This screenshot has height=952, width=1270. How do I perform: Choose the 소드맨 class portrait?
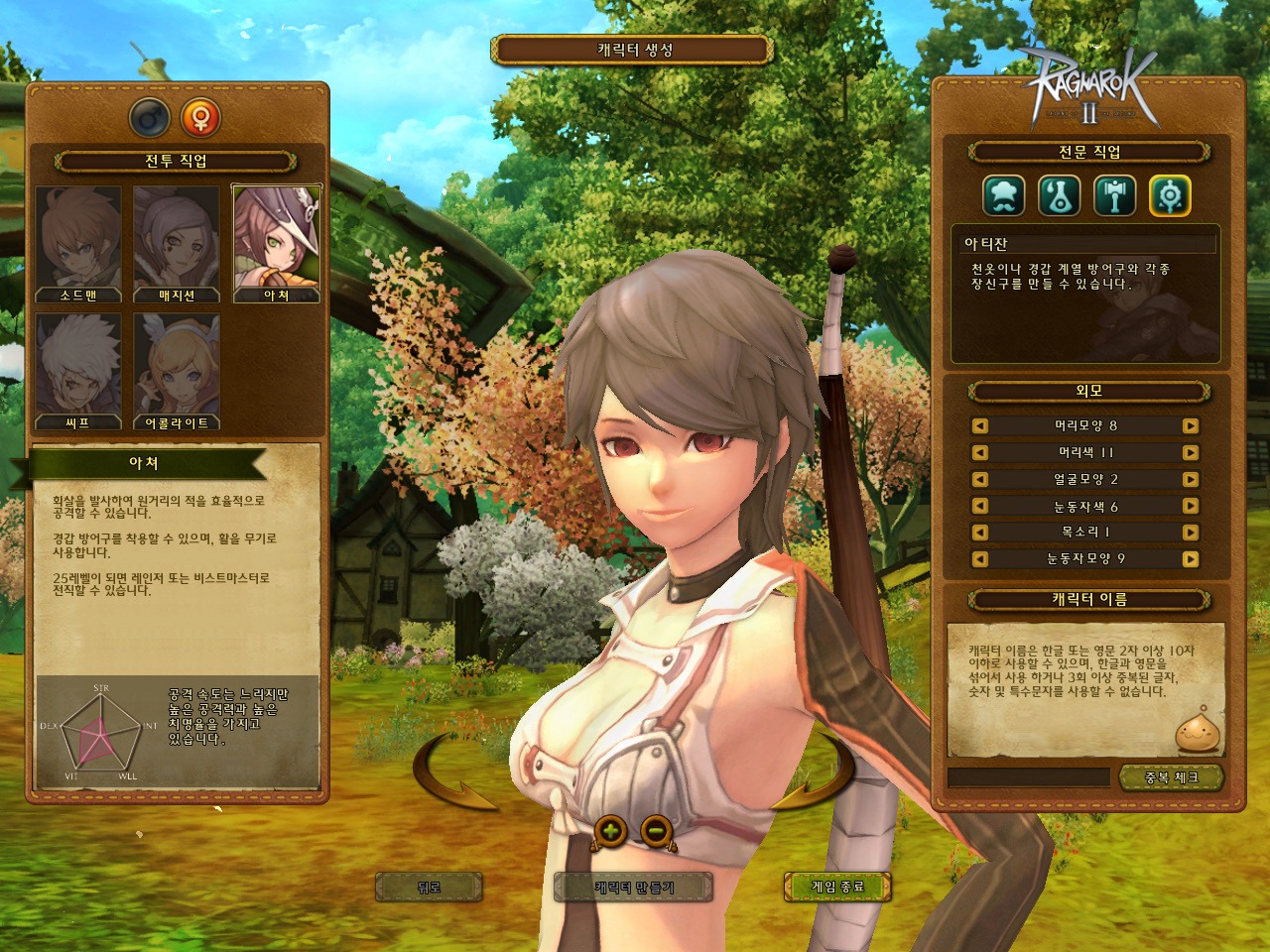pyautogui.click(x=78, y=243)
